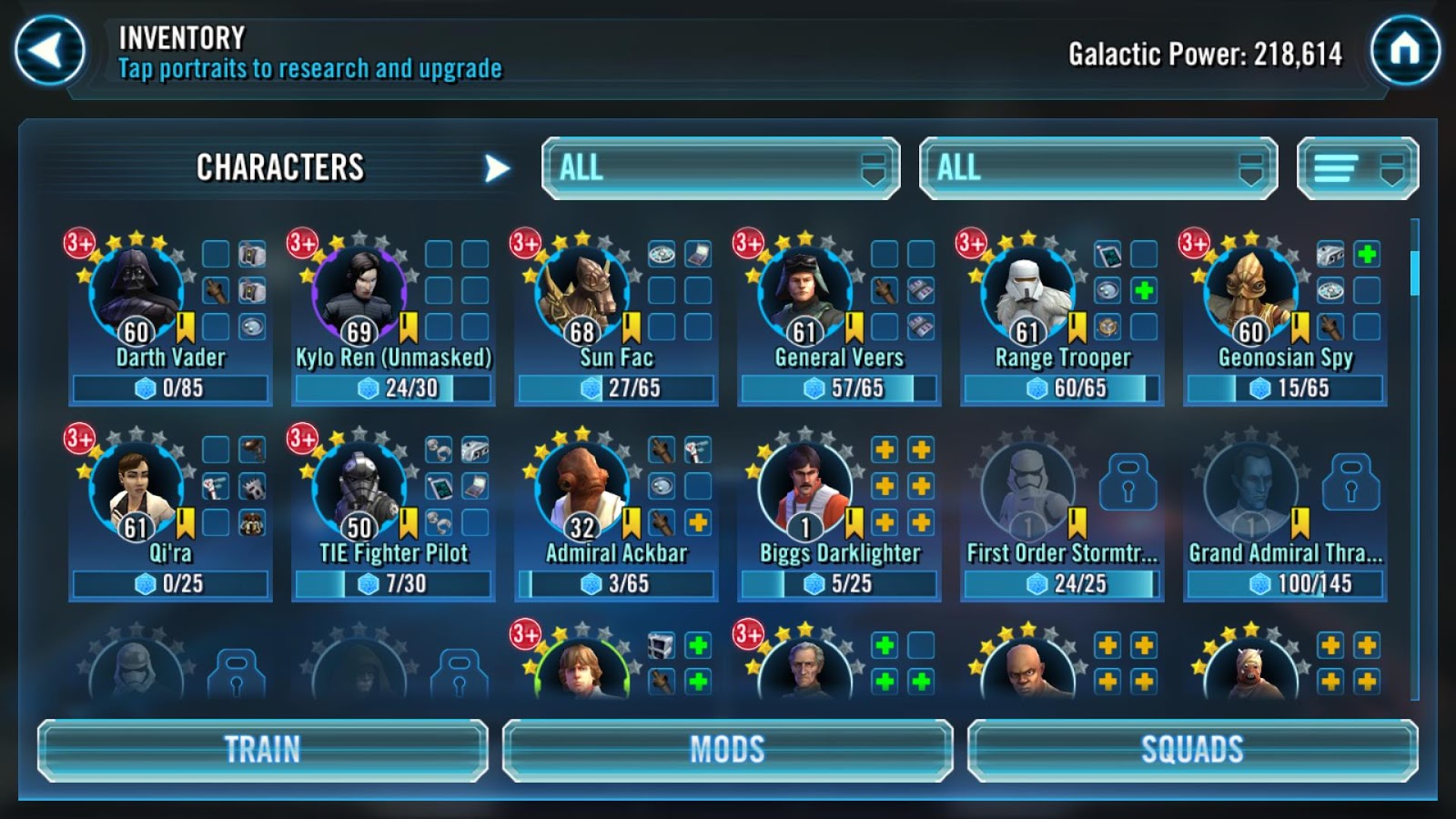1456x819 pixels.
Task: Open the second ALL filter dropdown
Action: pyautogui.click(x=1097, y=167)
